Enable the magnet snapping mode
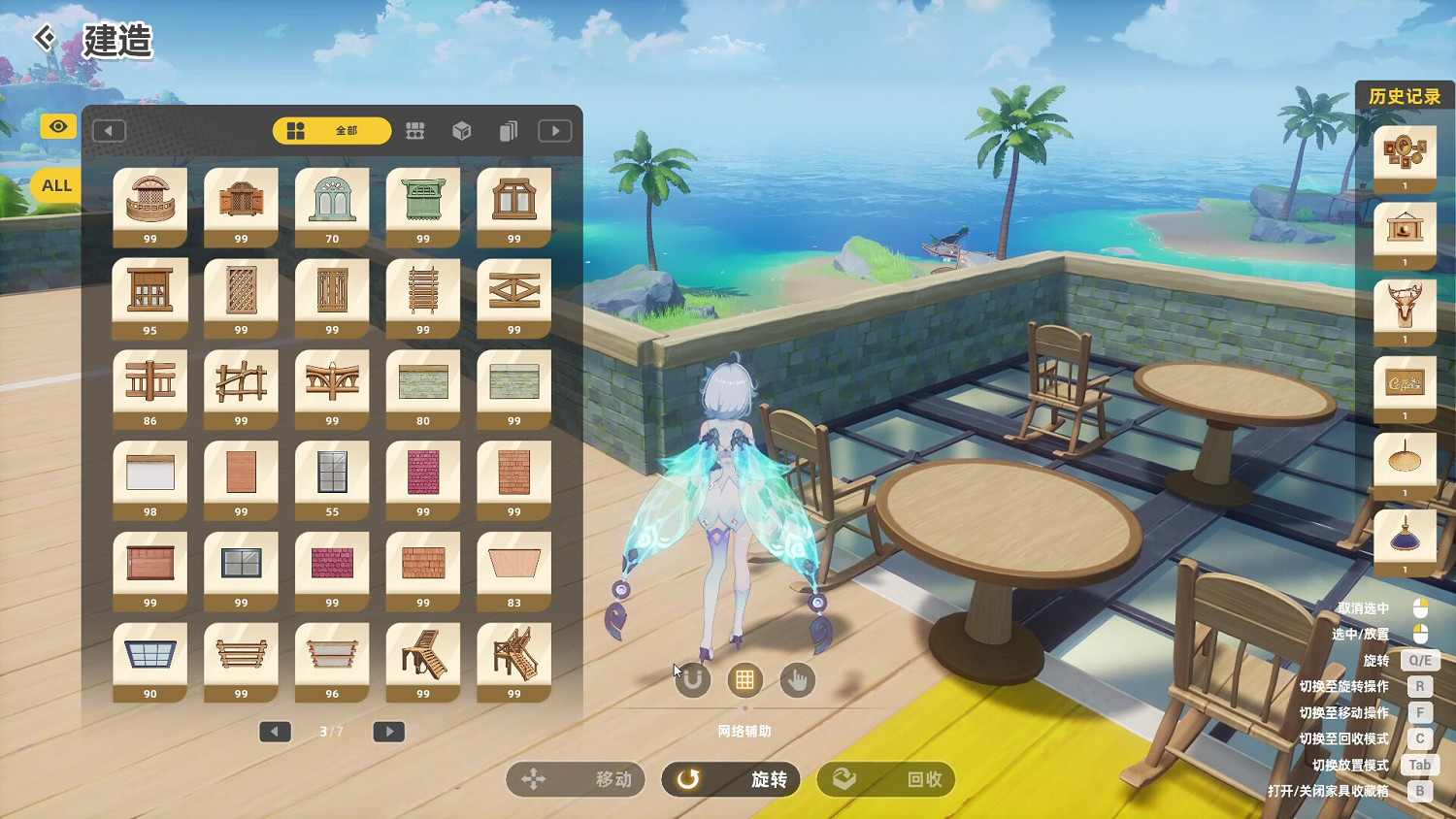The image size is (1456, 819). (x=692, y=680)
